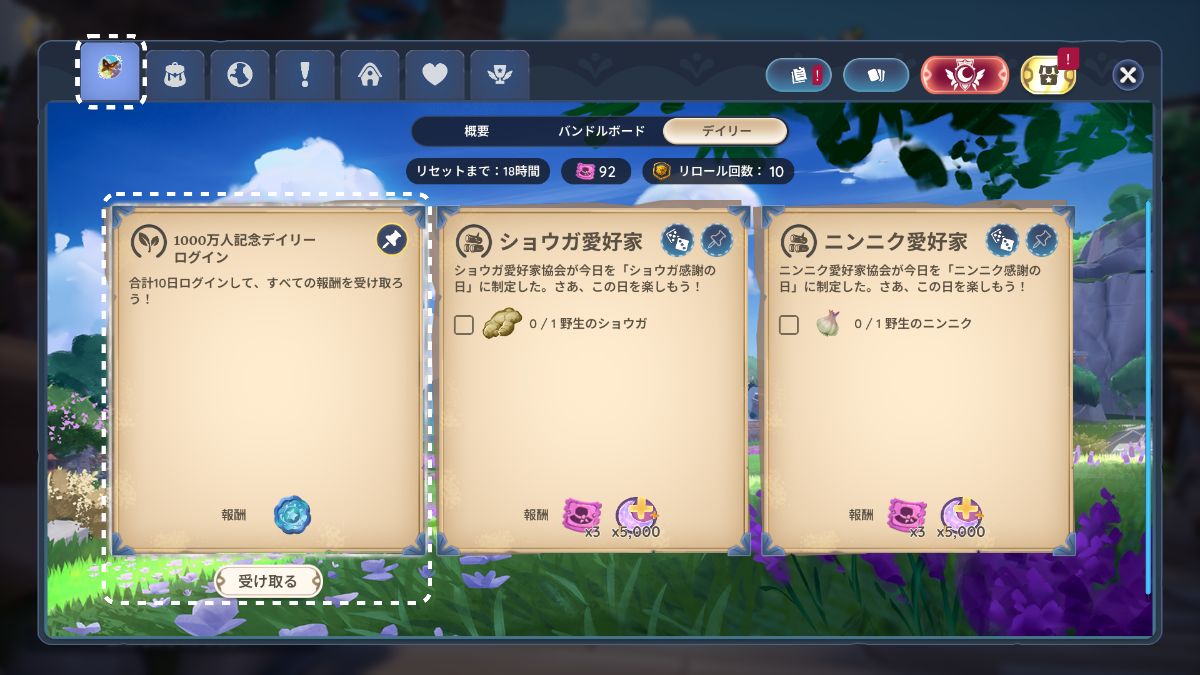This screenshot has width=1200, height=675.
Task: Pin the ショウガ愛好家 quest
Action: tap(716, 239)
